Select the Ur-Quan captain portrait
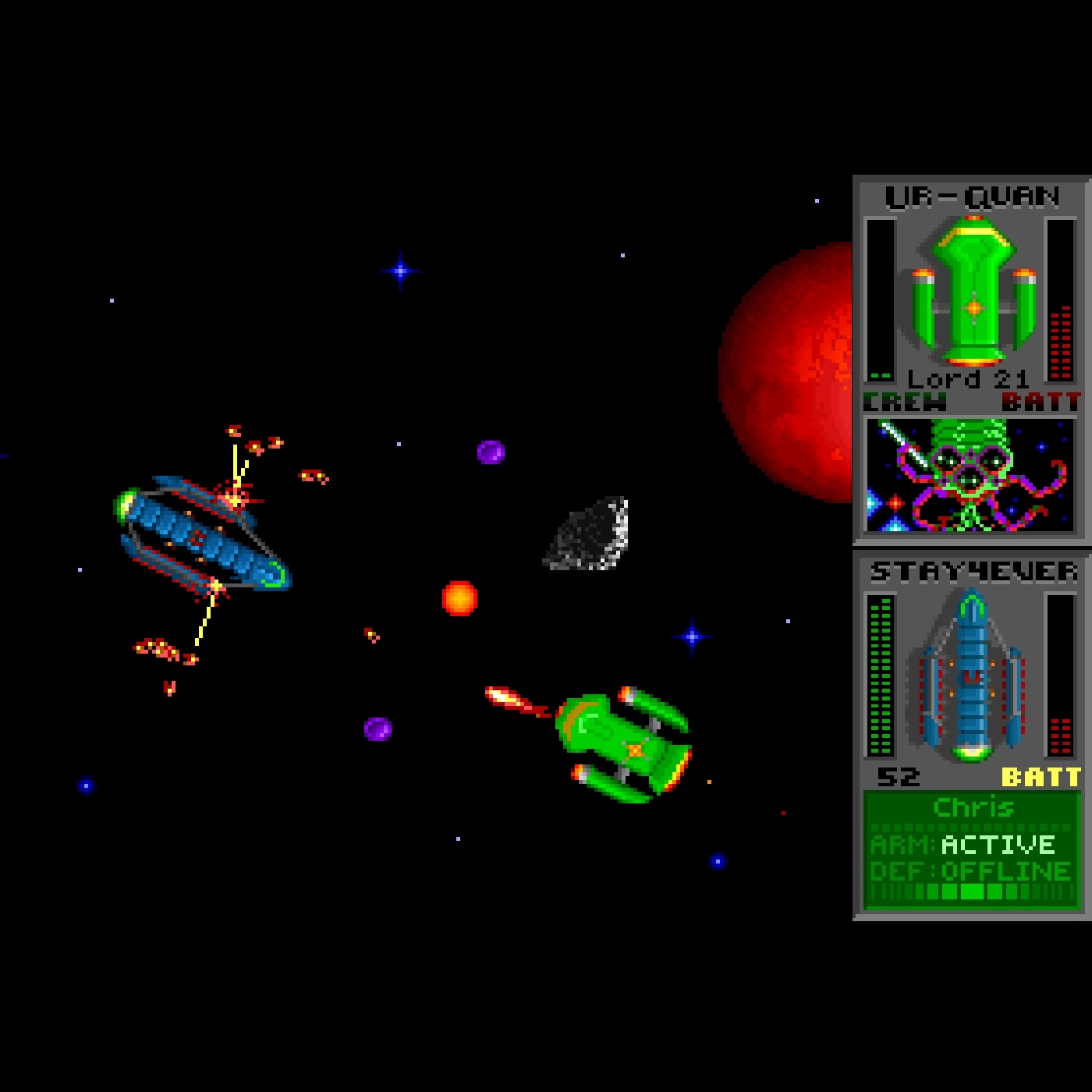 [x=970, y=475]
